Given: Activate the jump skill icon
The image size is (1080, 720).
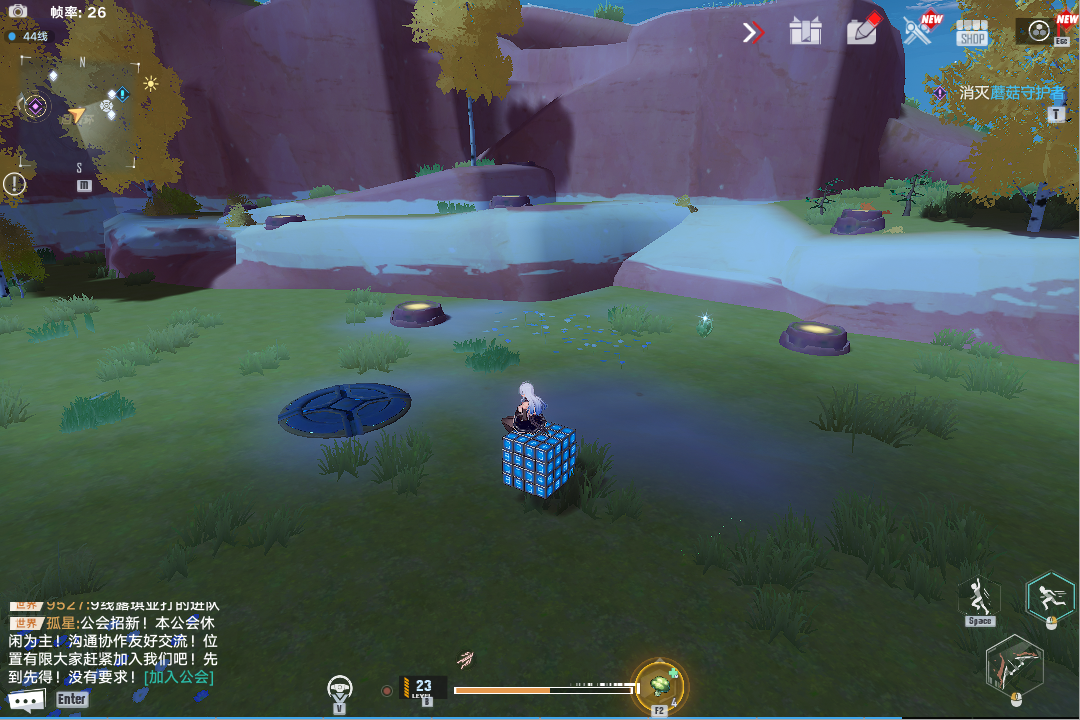Looking at the screenshot, I should click(x=979, y=597).
